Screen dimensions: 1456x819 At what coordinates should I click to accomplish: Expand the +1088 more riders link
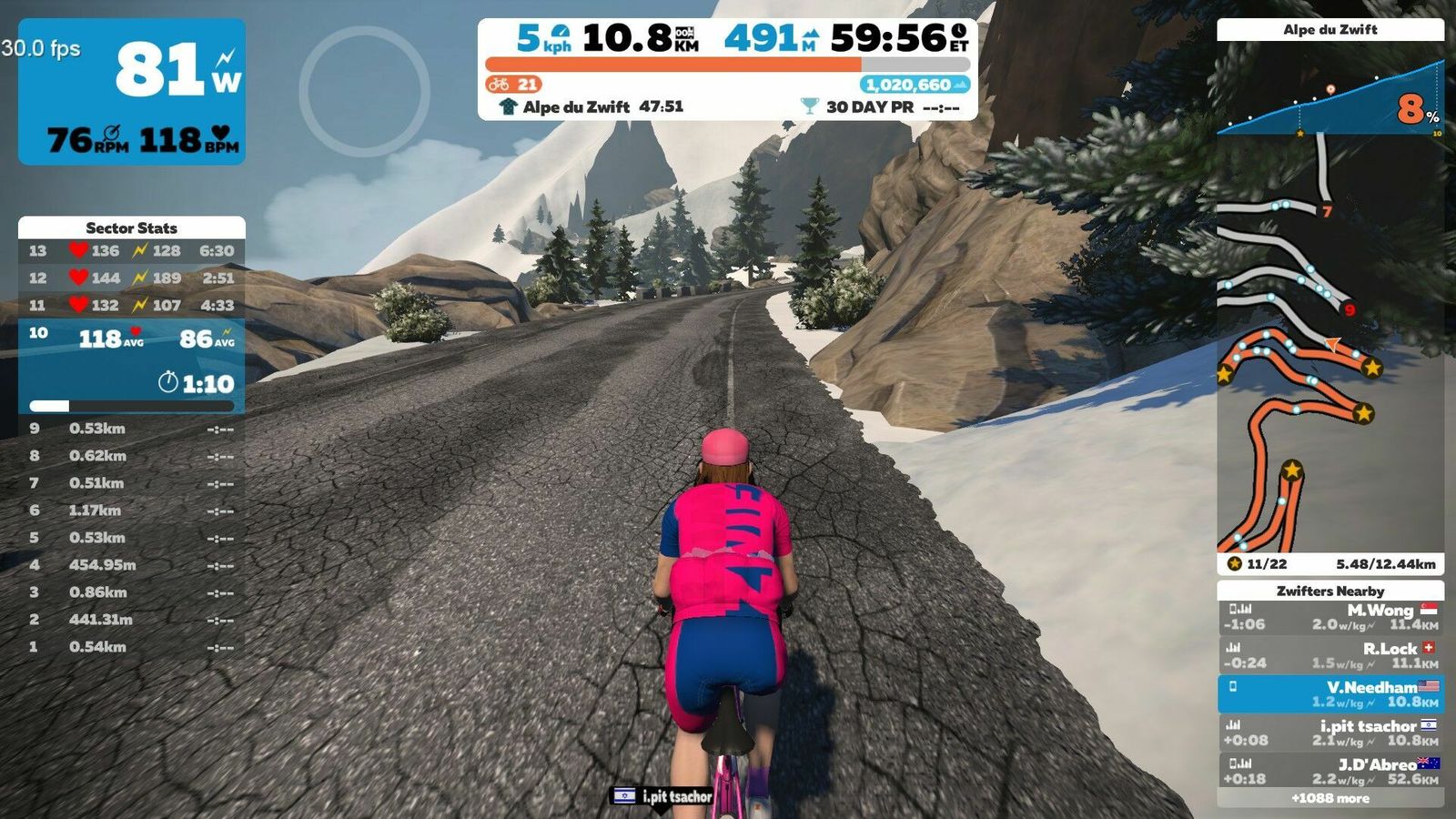point(1330,798)
